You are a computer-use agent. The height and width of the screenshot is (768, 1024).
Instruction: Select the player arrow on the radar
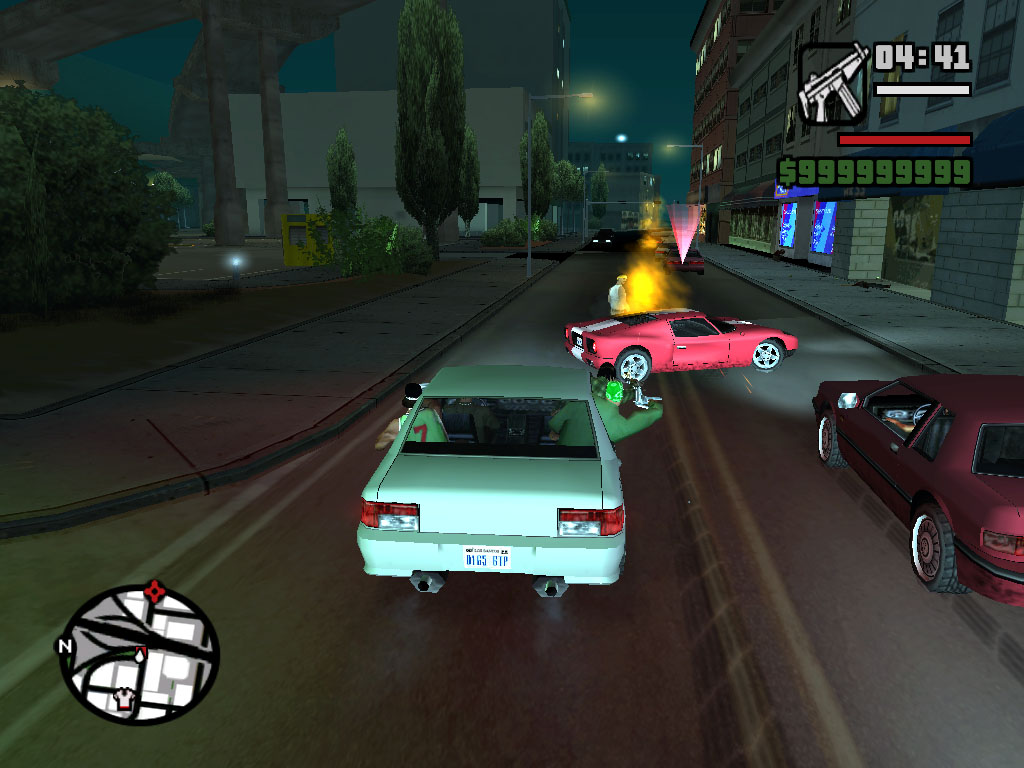click(141, 654)
